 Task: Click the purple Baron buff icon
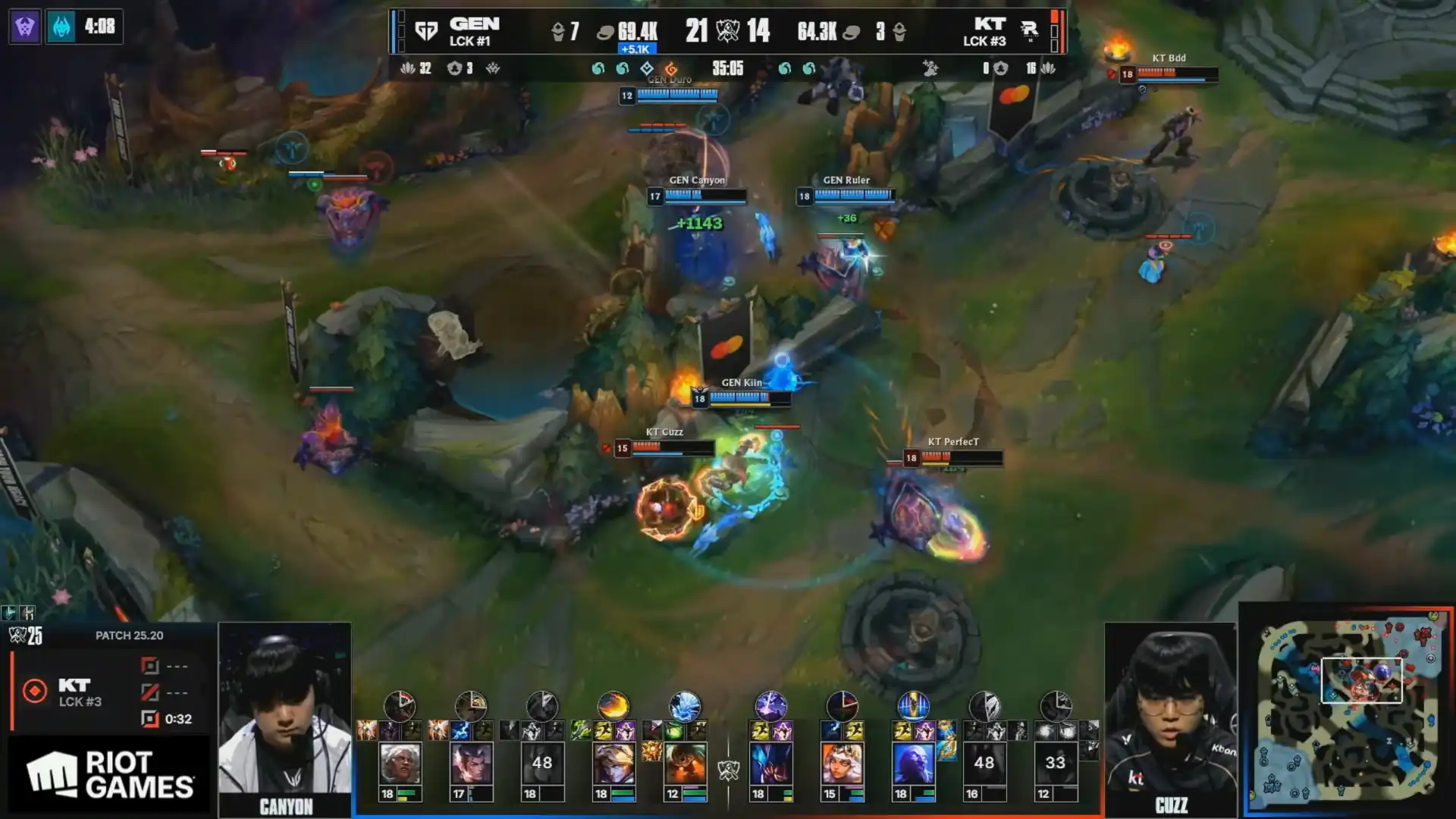pyautogui.click(x=25, y=27)
